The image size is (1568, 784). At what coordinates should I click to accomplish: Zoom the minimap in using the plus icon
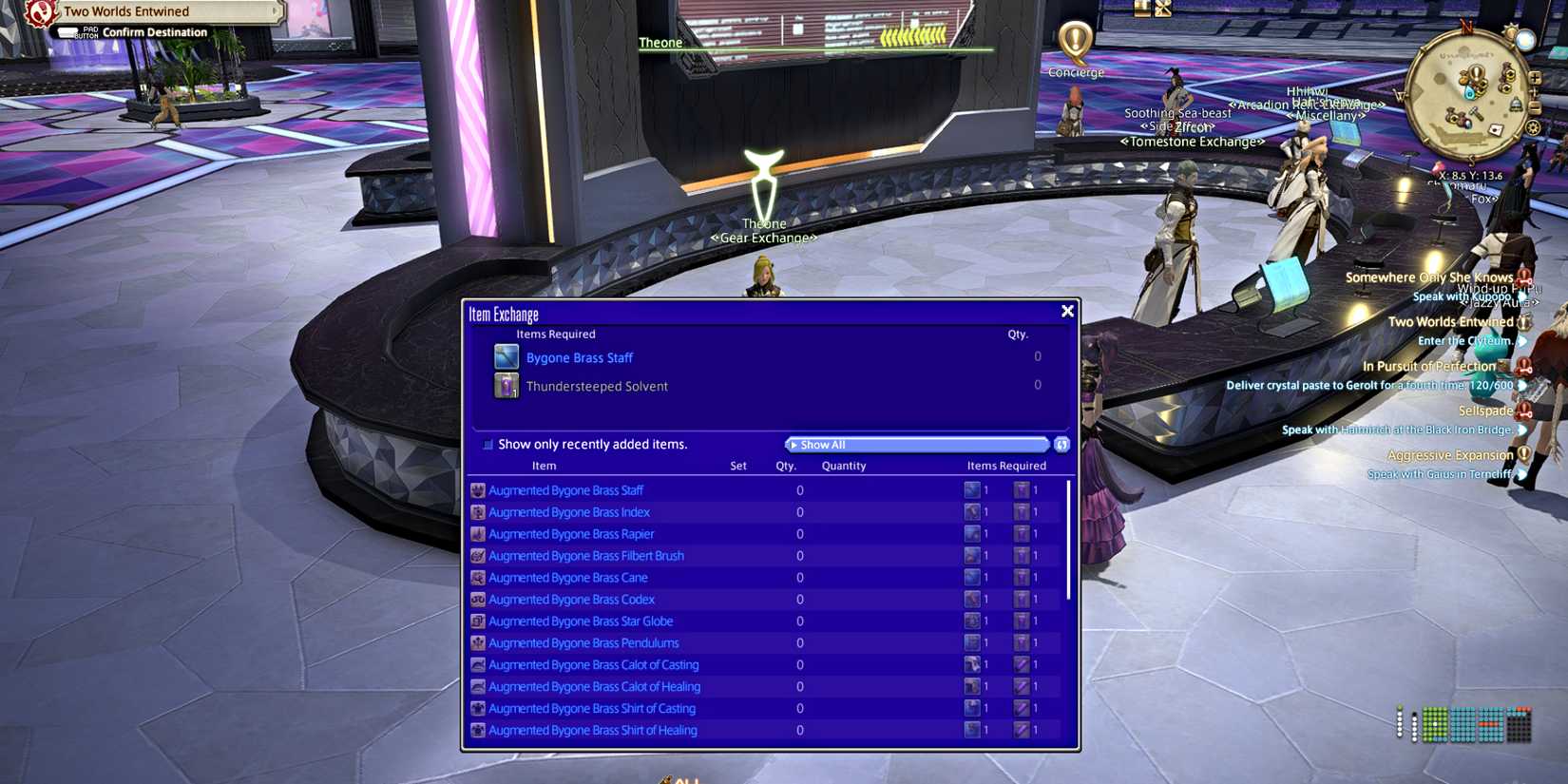click(x=1535, y=78)
